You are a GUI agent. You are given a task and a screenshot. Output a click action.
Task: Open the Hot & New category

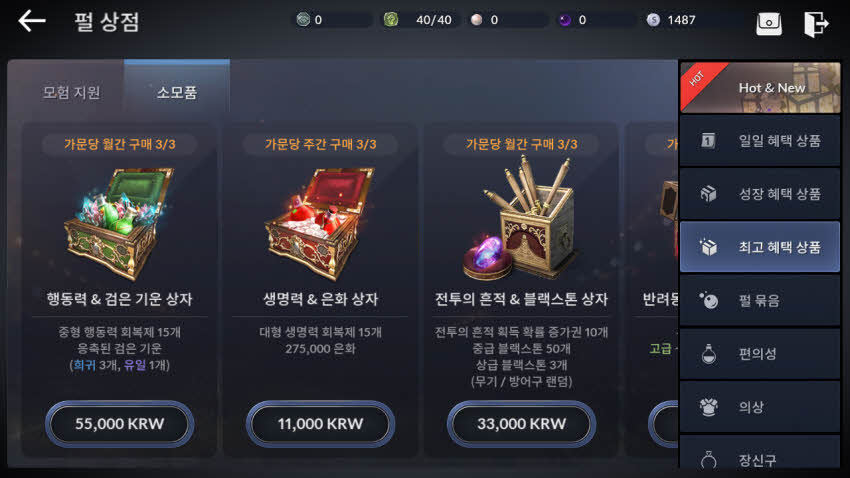coord(760,87)
